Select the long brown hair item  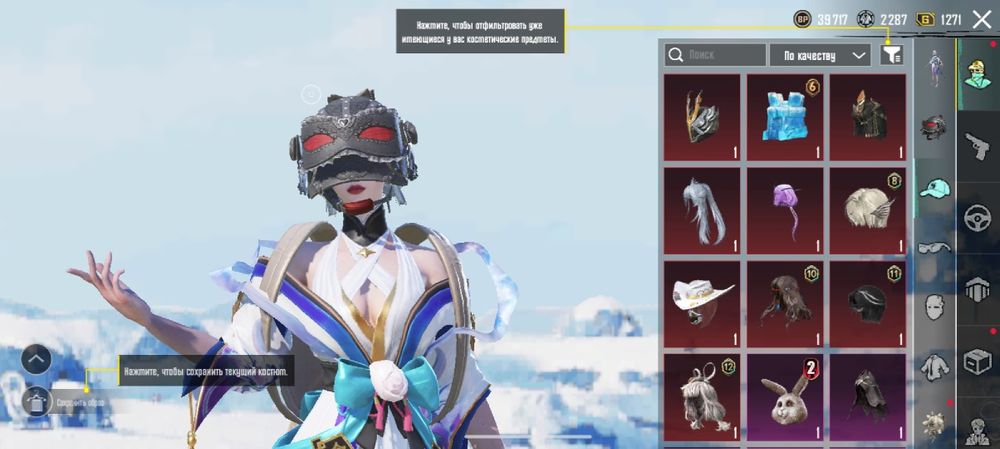click(x=785, y=304)
